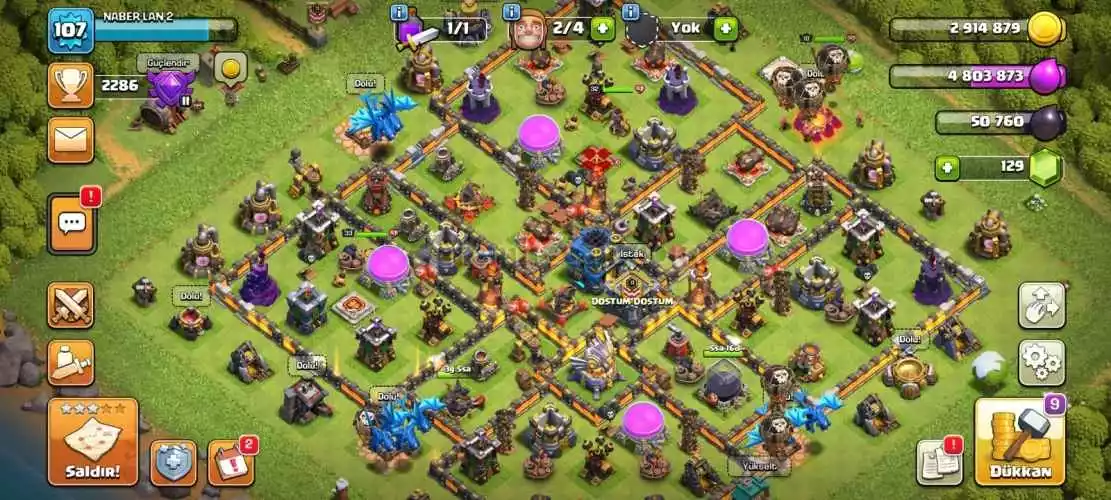Open the trophy icon showing 2286
Screen dimensions: 1111x500
click(70, 86)
